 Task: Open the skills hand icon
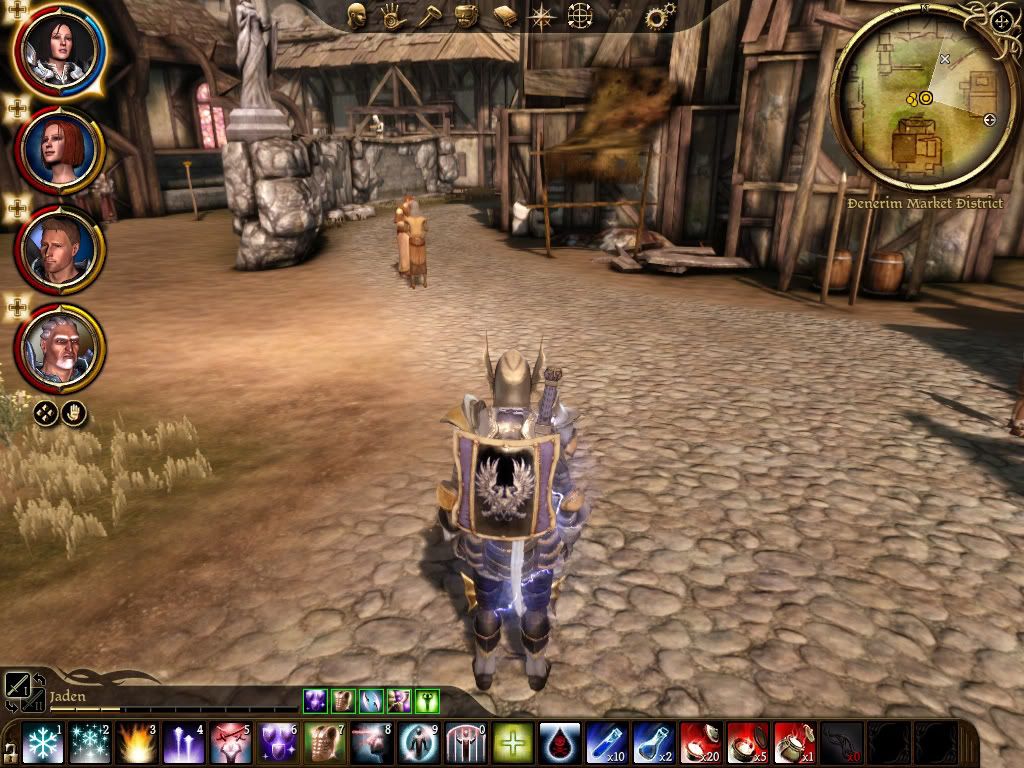pos(390,15)
